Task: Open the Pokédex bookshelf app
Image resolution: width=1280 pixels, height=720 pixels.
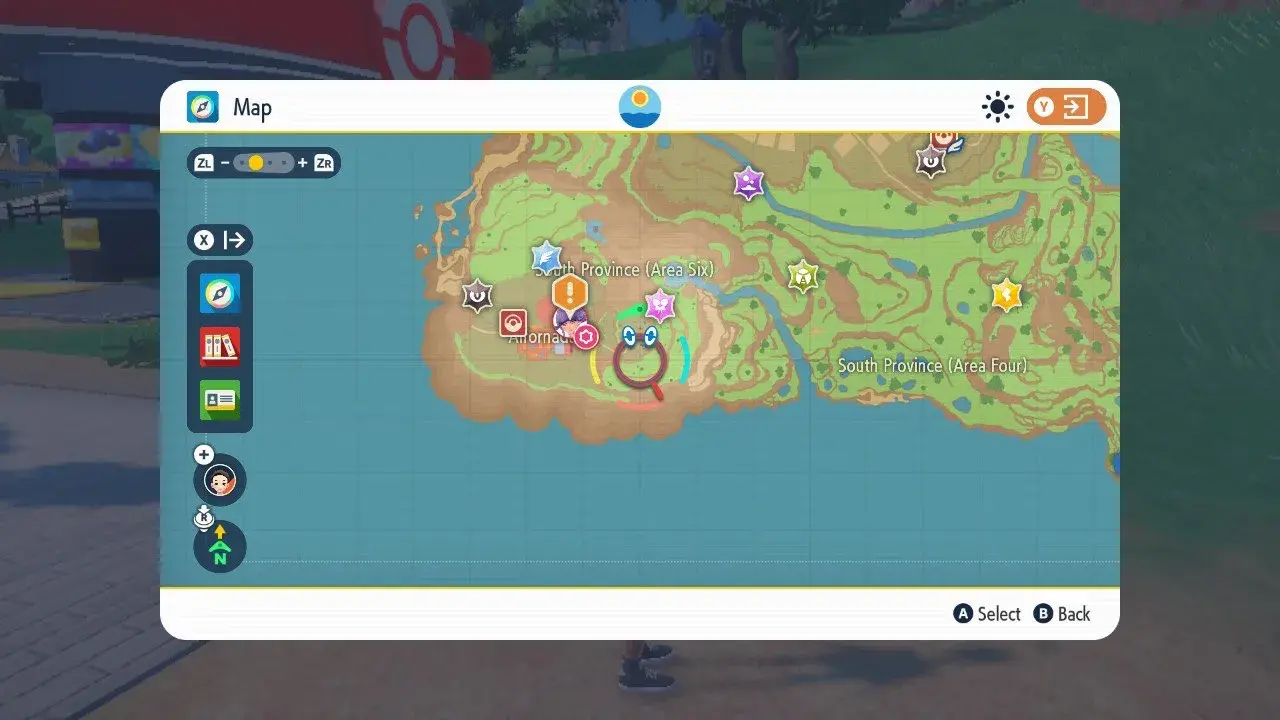Action: (220, 346)
